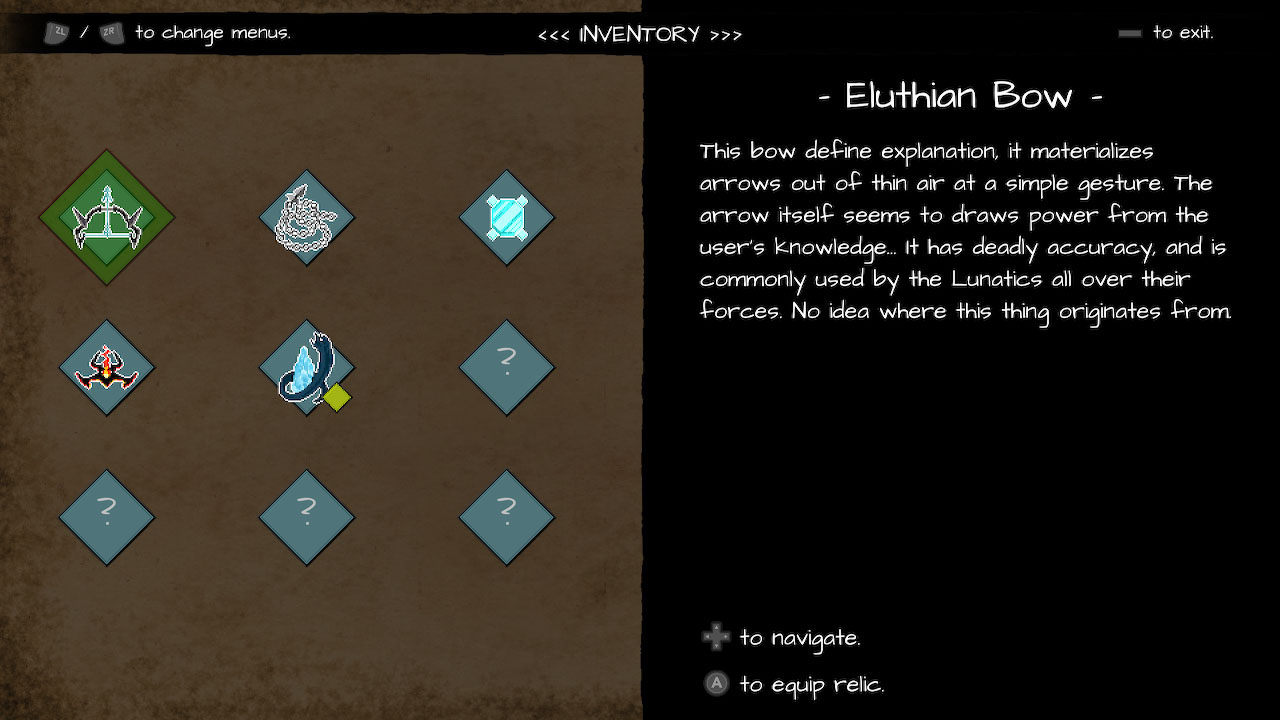Click 'to exit' label
Viewport: 1280px width, 720px height.
1185,32
